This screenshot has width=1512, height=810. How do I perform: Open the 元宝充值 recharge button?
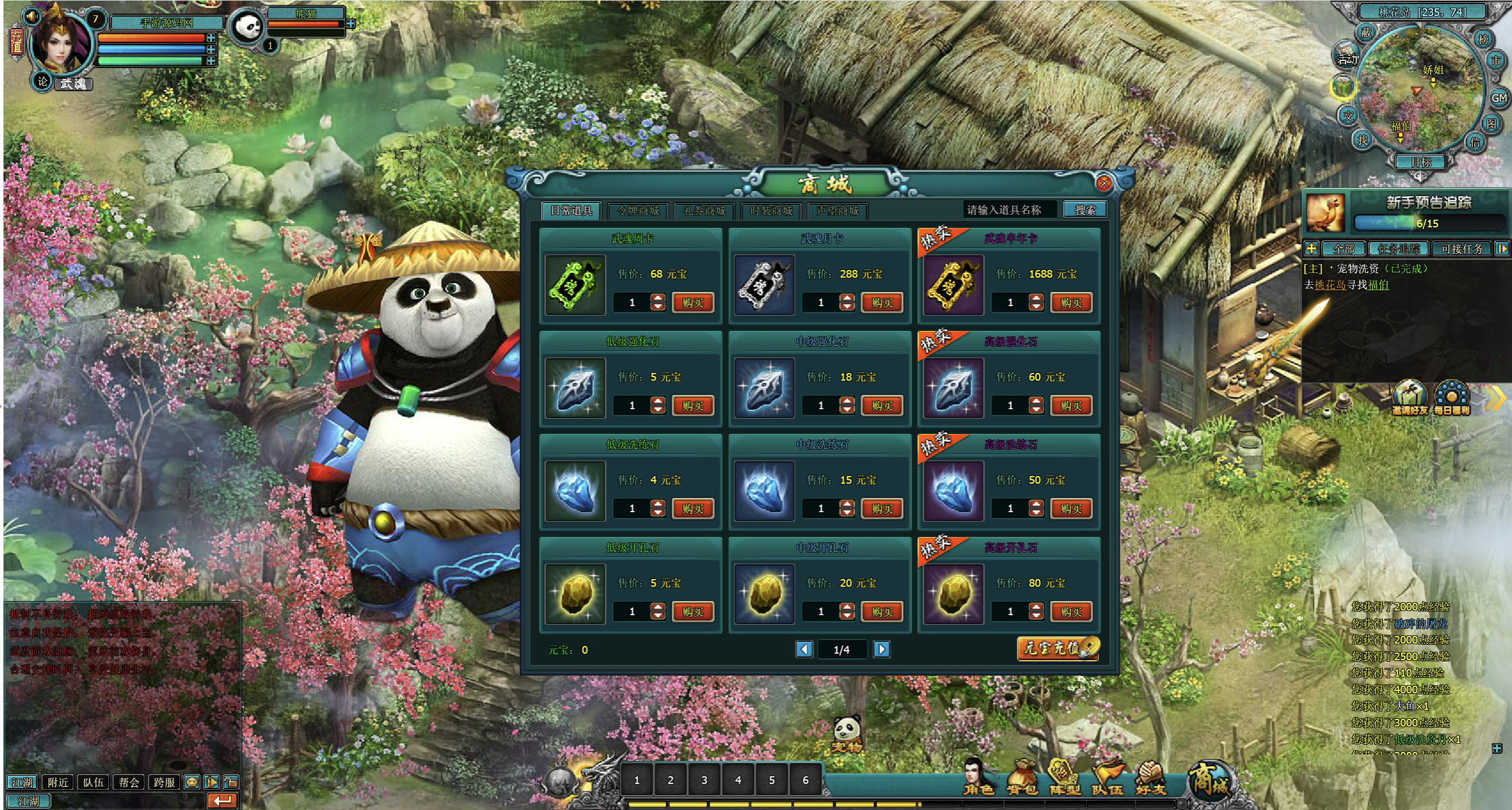(1058, 648)
